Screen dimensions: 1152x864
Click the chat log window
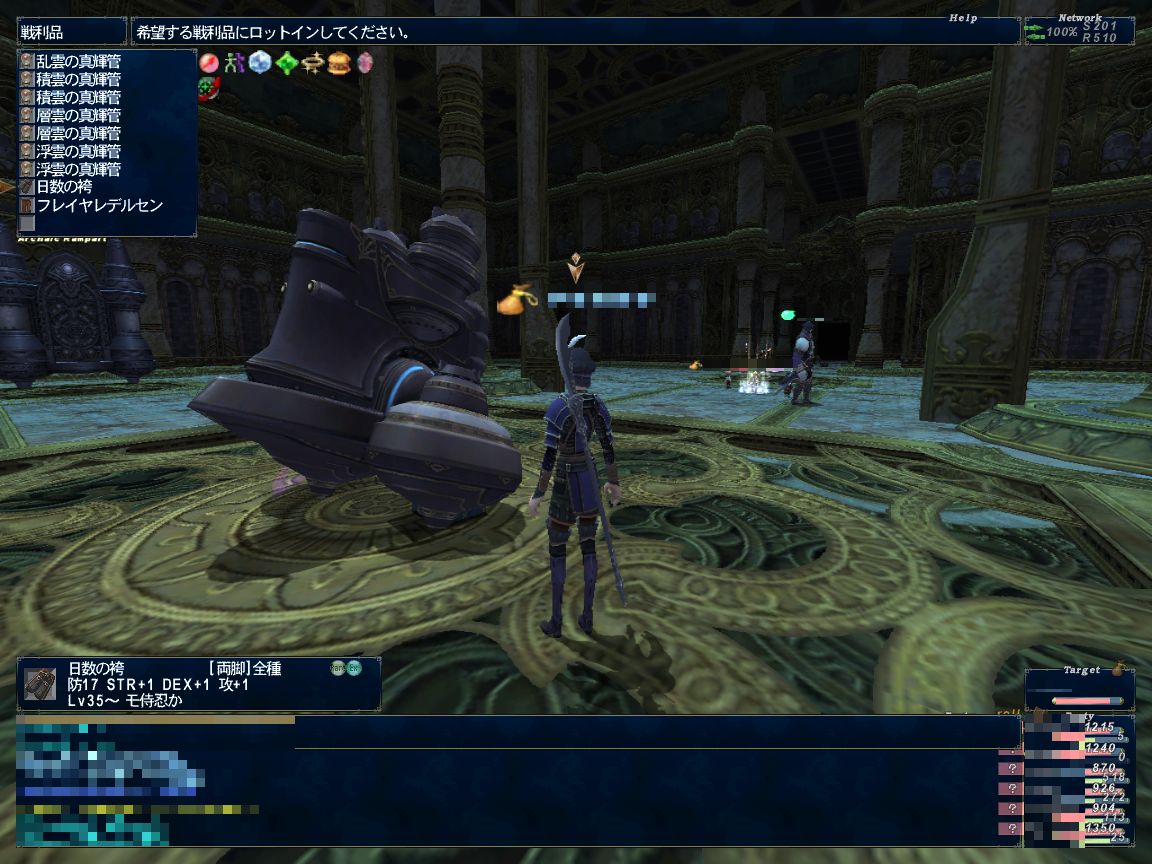pos(600,790)
